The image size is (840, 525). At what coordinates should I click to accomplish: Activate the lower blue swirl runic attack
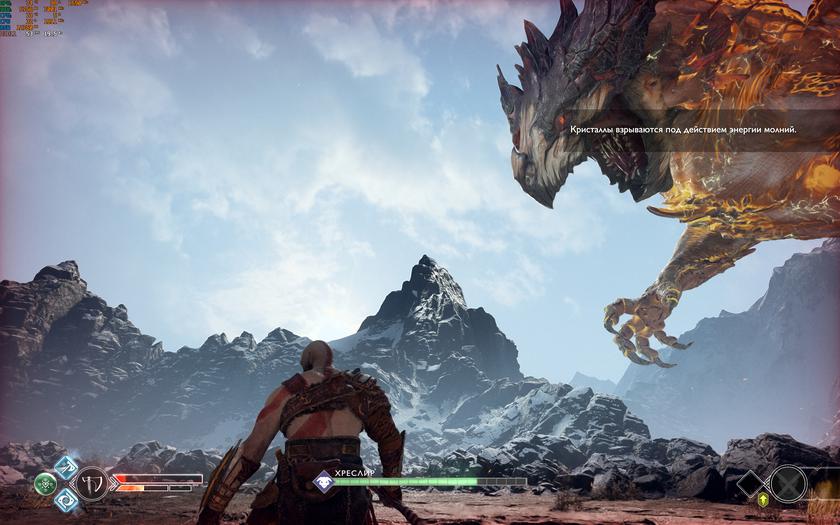point(66,500)
